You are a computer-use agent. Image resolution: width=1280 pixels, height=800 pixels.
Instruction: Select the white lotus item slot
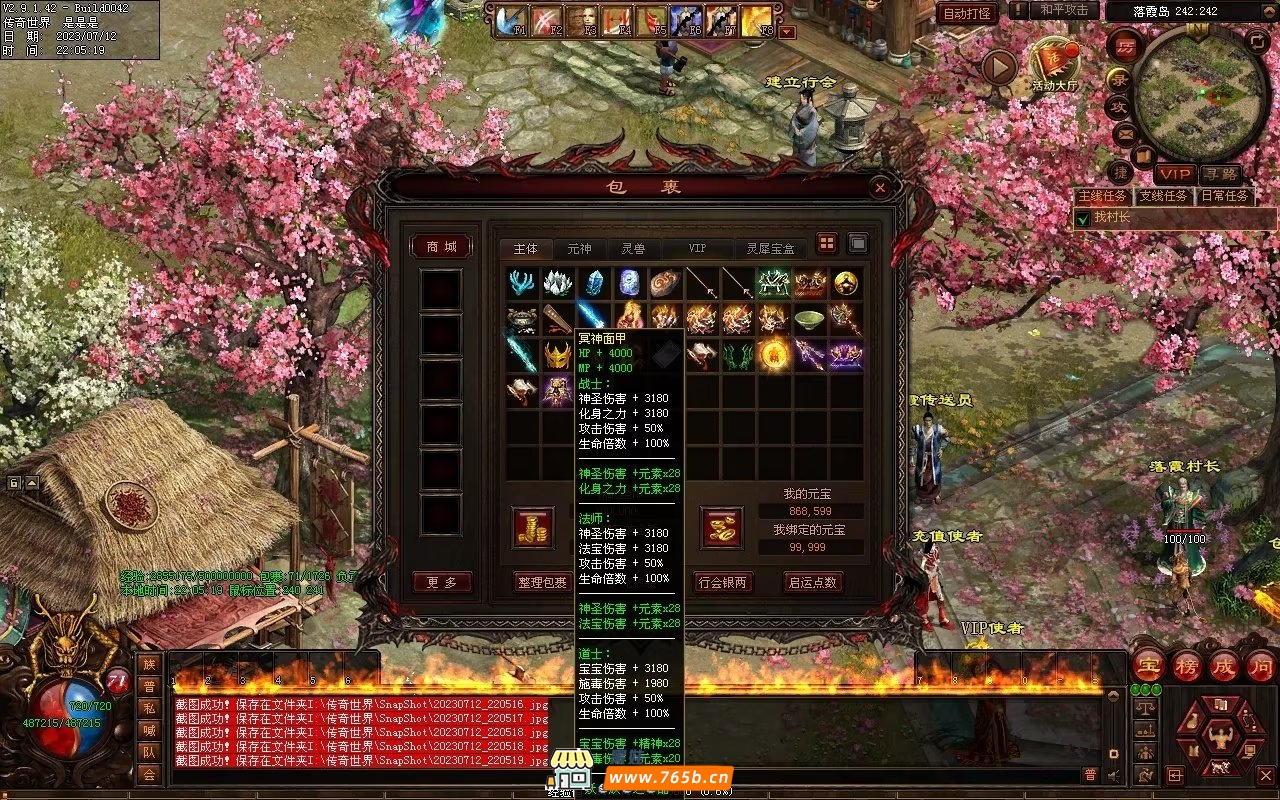point(558,284)
